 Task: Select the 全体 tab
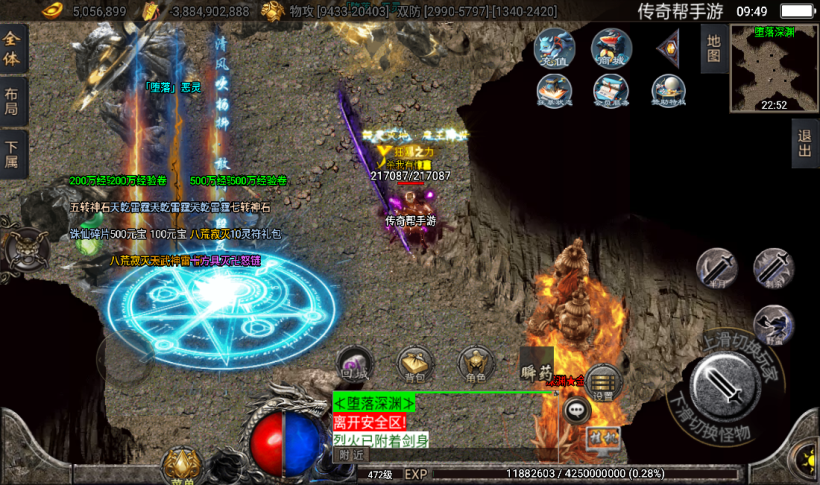point(12,48)
